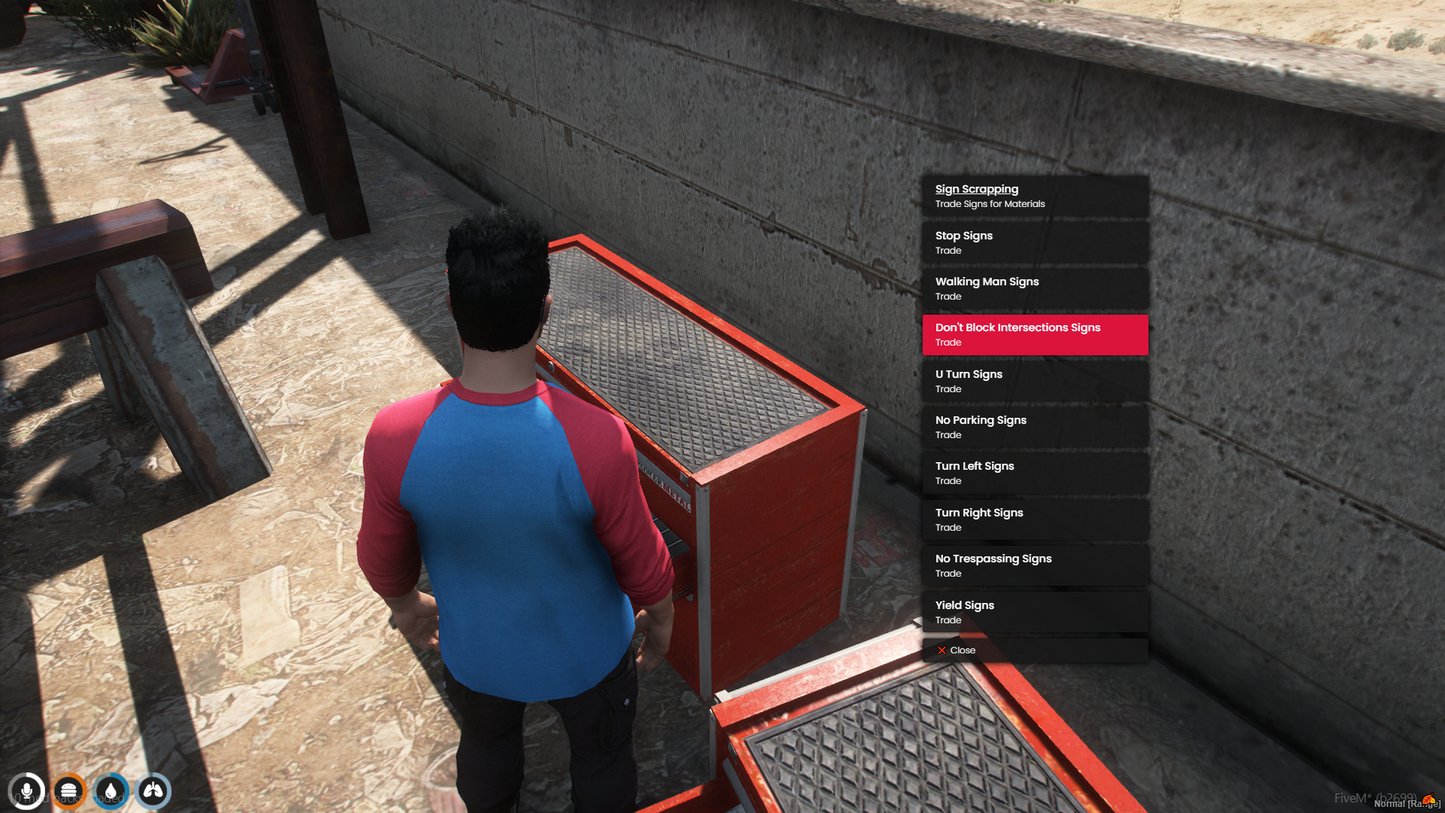Open the Turn Right Signs trade
1445x813 pixels.
pos(1034,519)
